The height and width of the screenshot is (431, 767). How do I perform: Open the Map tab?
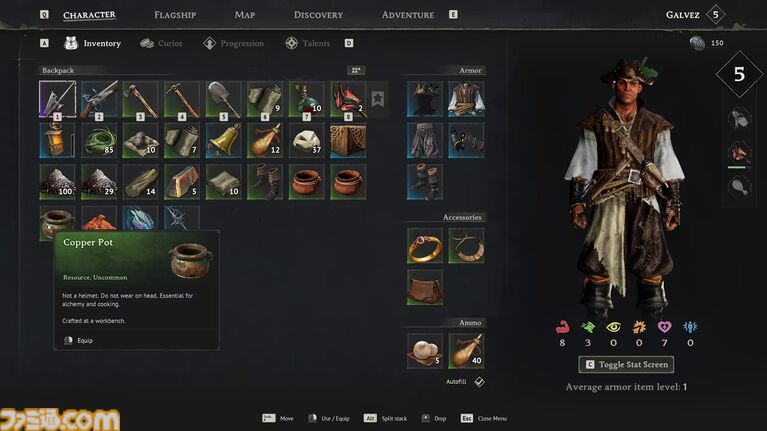tap(244, 15)
